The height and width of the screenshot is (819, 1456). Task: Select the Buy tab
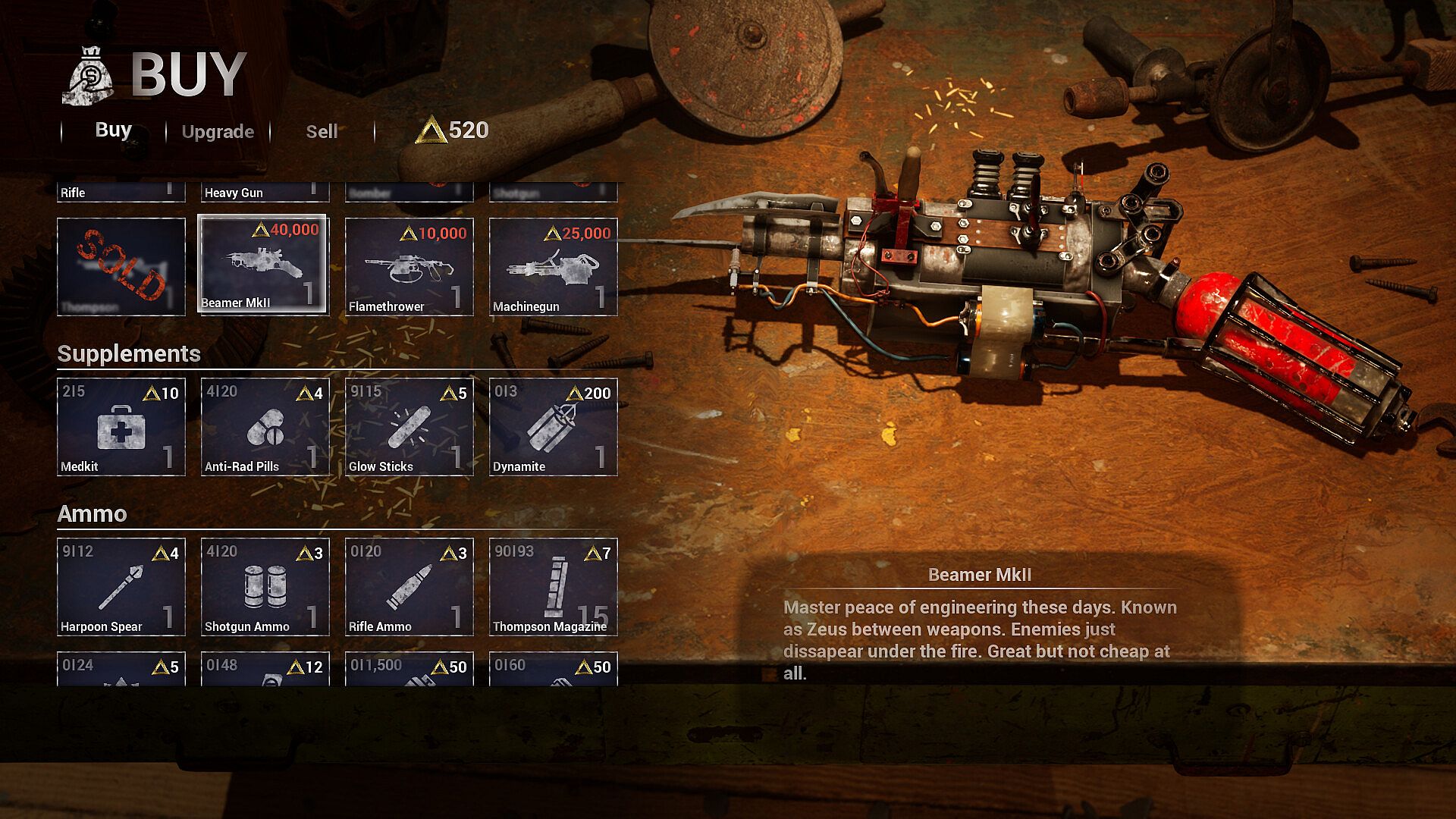[x=113, y=130]
